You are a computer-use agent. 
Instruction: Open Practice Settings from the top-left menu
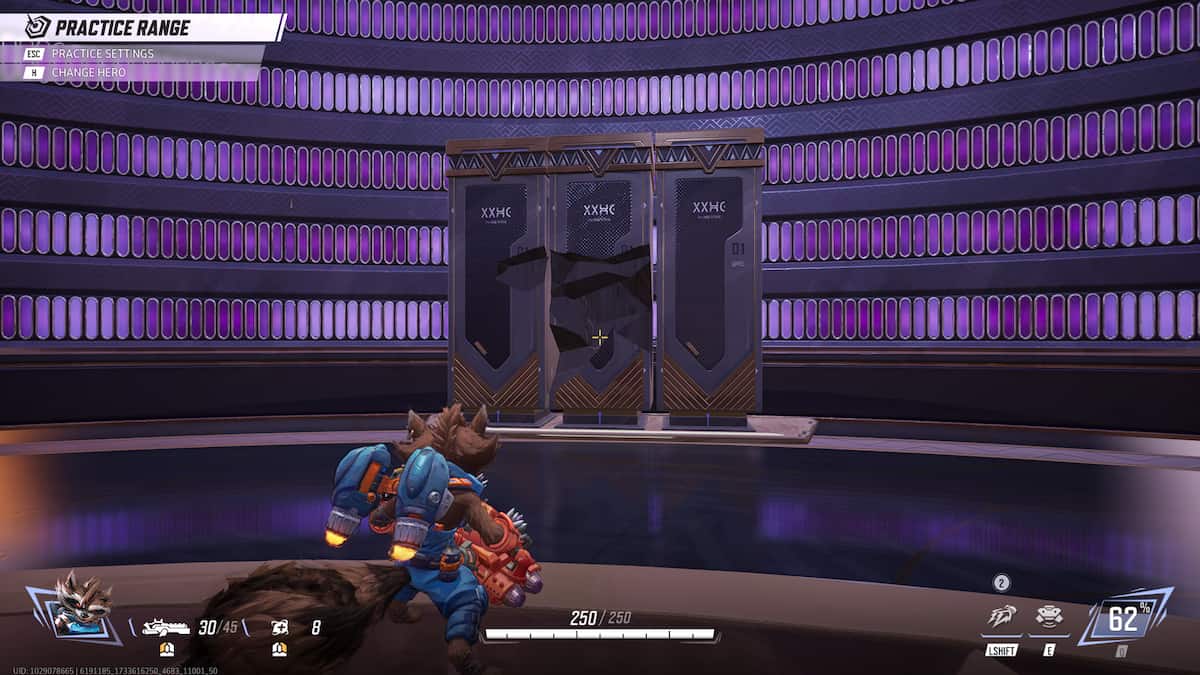(x=102, y=53)
